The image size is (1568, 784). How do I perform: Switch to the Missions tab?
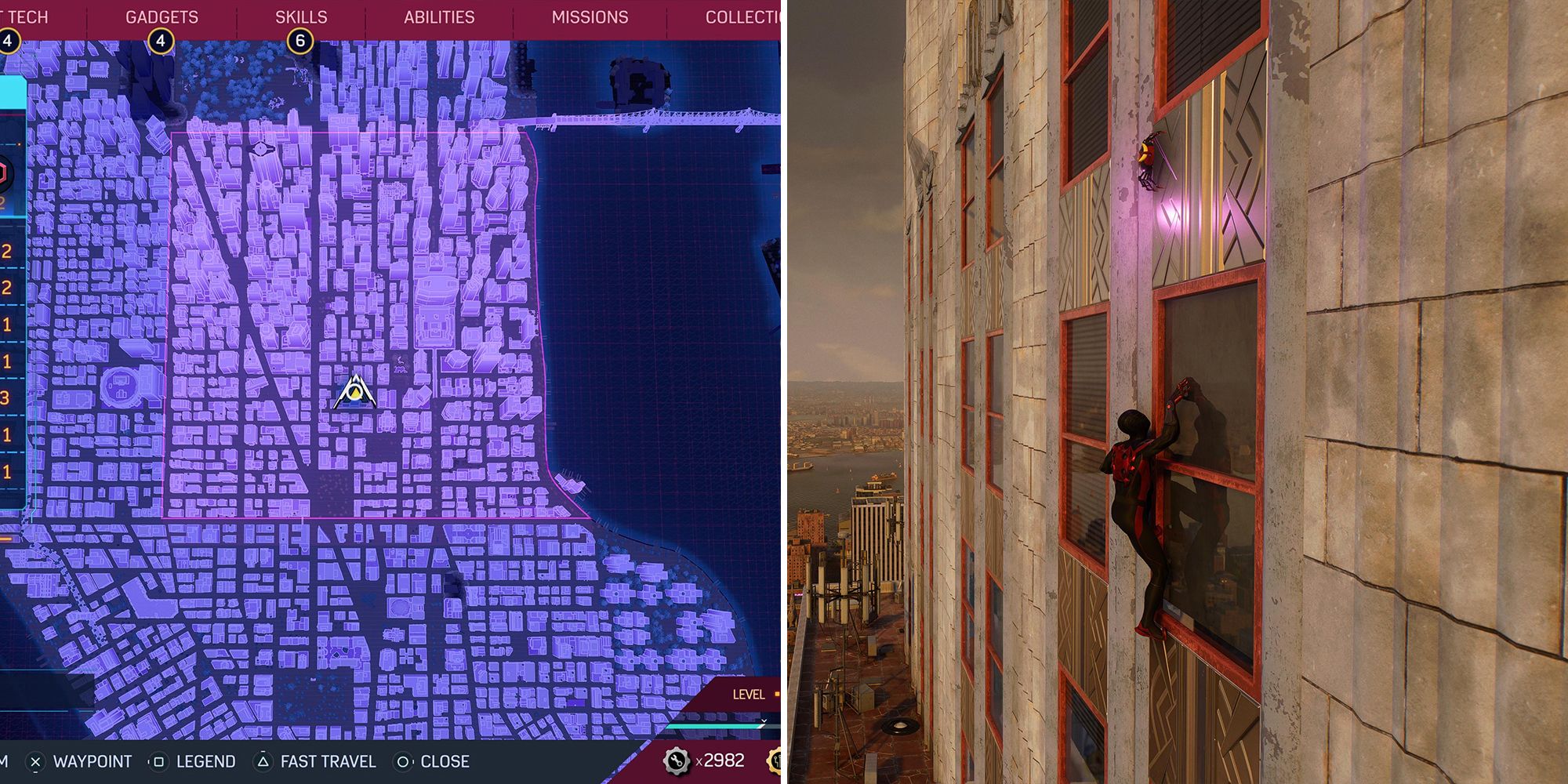[x=590, y=16]
